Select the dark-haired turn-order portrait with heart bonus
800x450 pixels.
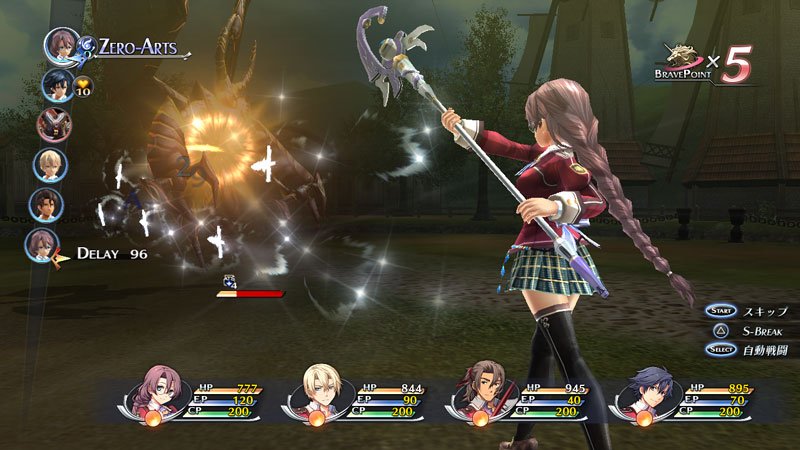56,85
